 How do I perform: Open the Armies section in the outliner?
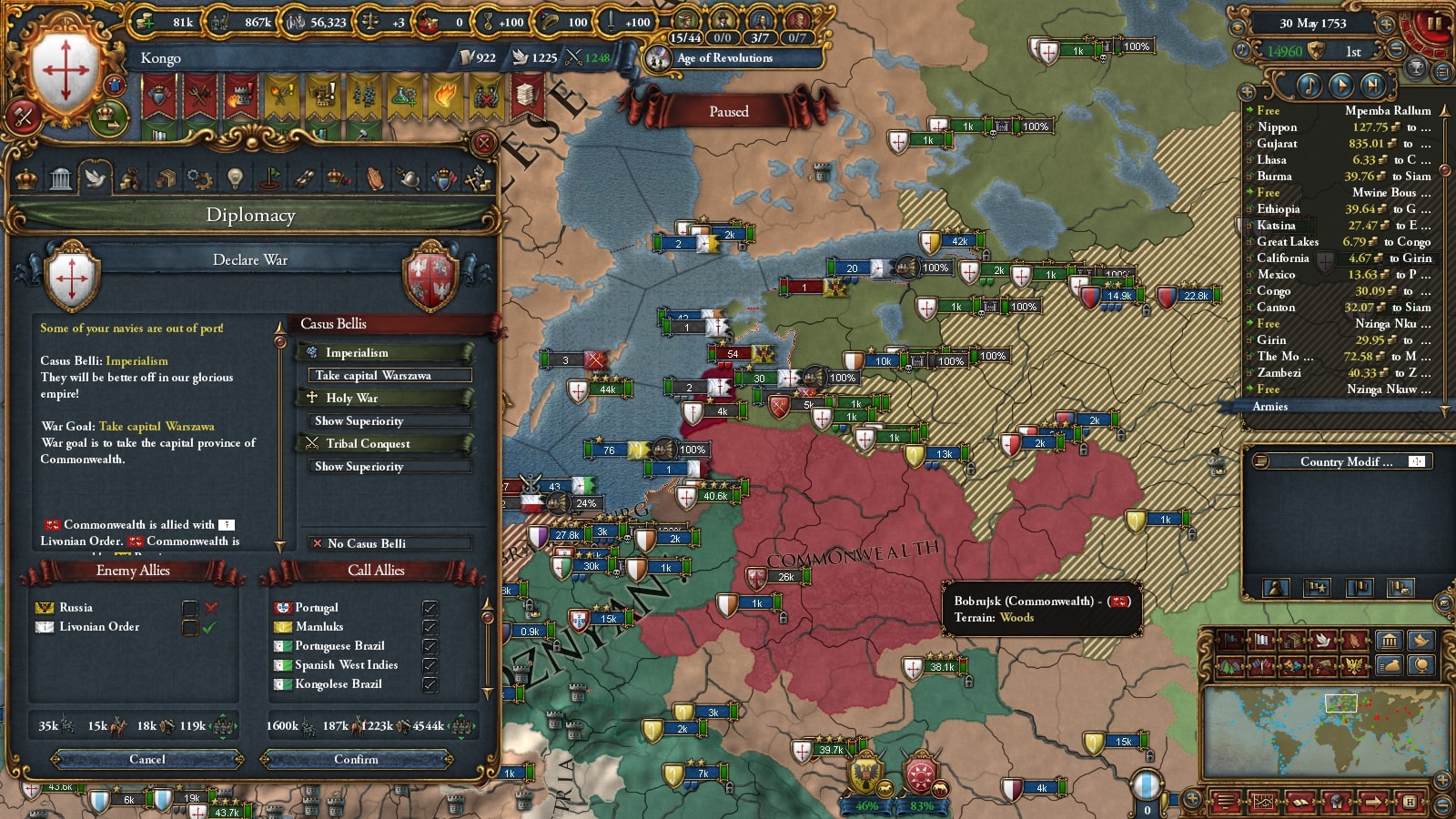coord(1270,407)
